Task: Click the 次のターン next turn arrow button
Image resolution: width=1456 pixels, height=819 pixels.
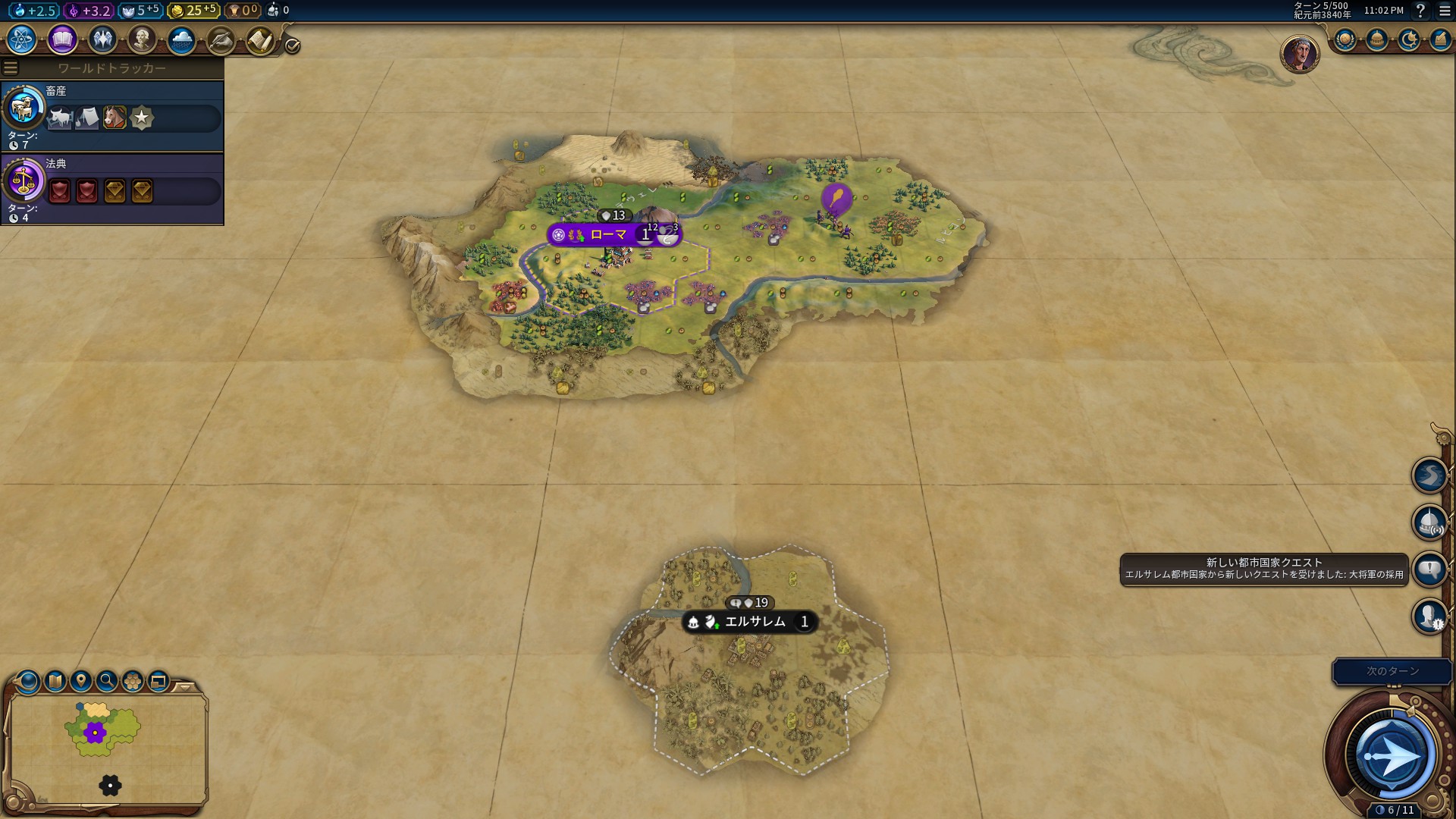Action: point(1392,755)
